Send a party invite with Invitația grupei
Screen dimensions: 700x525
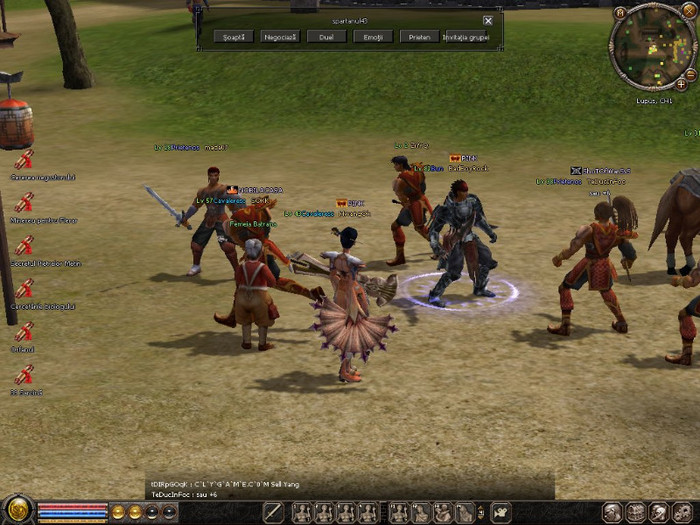click(465, 36)
